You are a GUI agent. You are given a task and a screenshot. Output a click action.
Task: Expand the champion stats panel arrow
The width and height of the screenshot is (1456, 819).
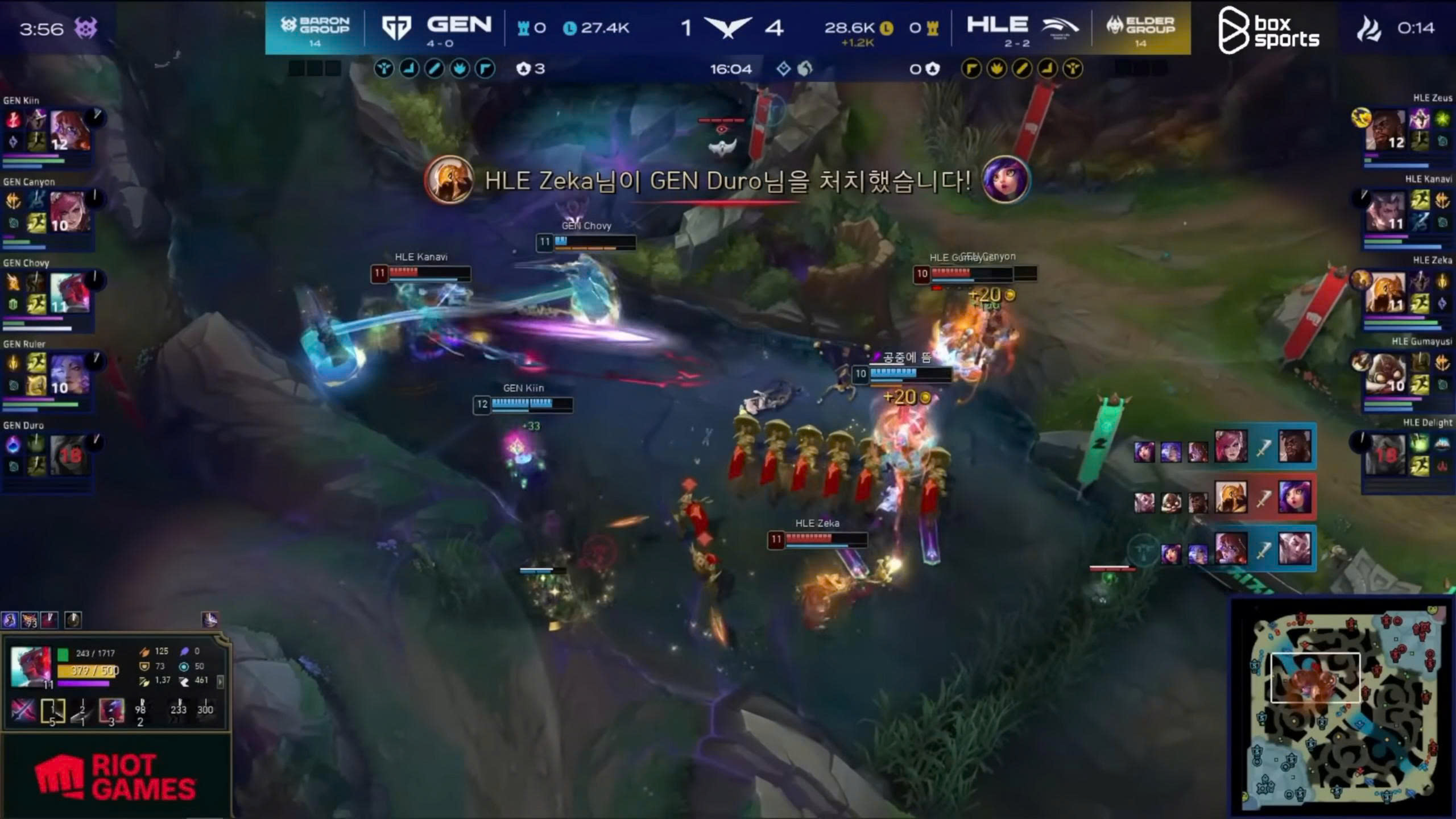point(221,681)
